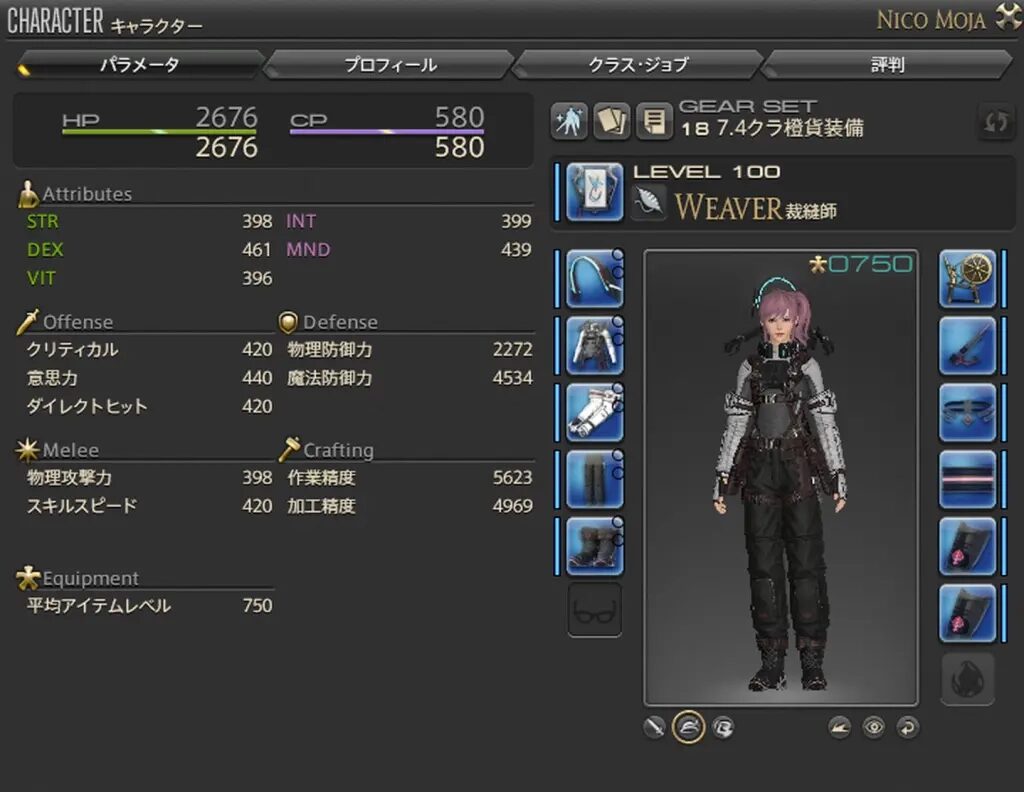The width and height of the screenshot is (1024, 792).
Task: Open the gear set list icon
Action: (x=653, y=122)
